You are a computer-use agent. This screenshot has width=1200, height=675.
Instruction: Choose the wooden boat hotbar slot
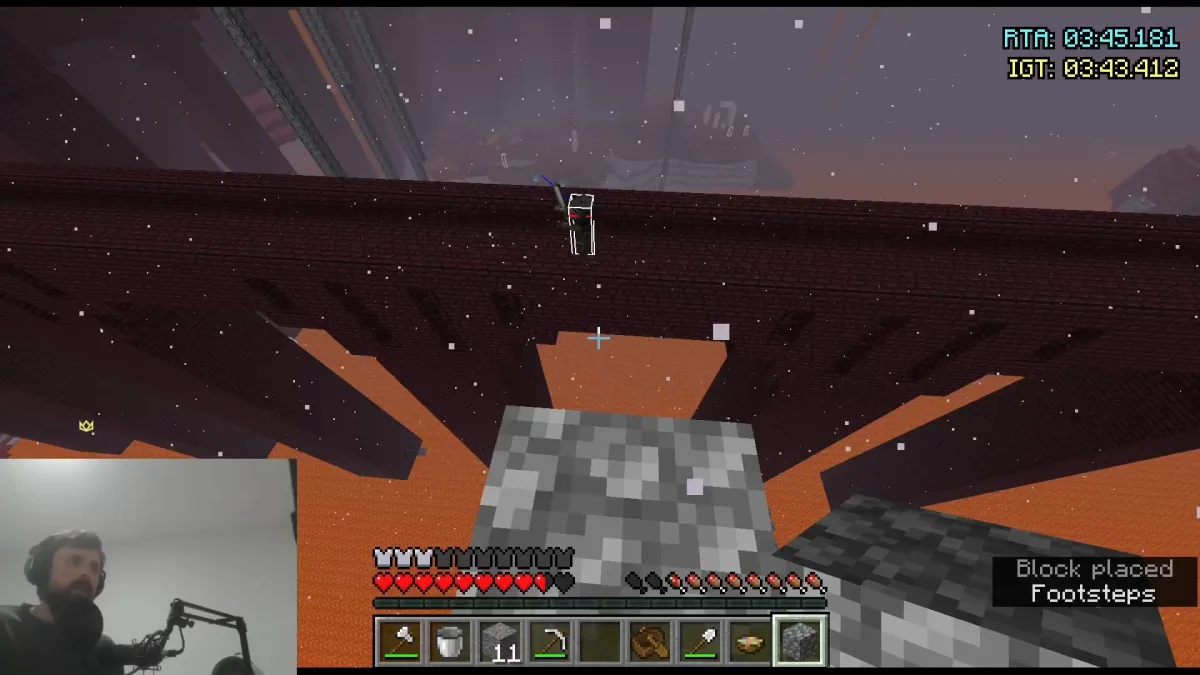click(x=649, y=641)
